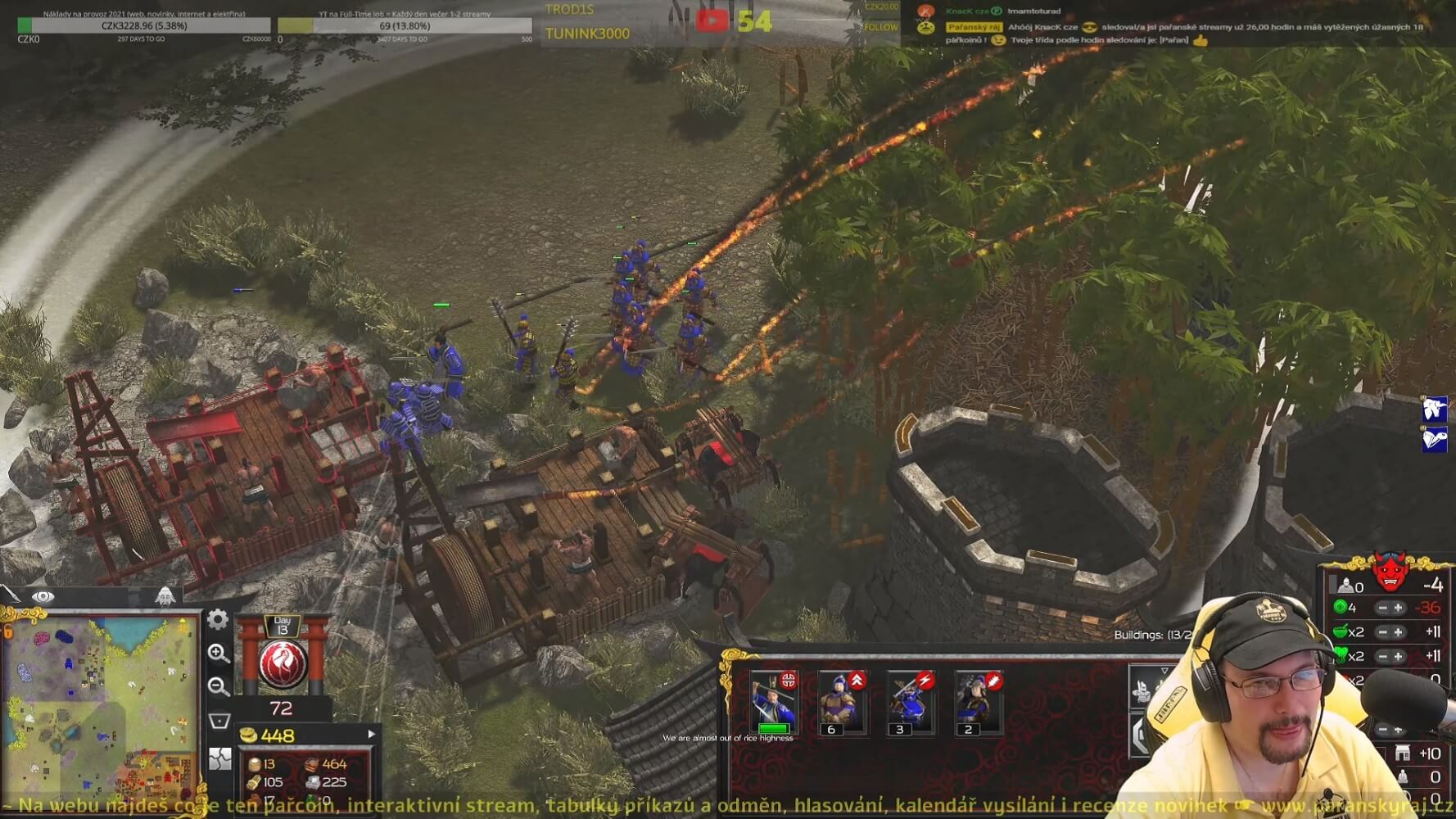Click the red crane clan emblem on the torii gate
1456x819 pixels.
click(282, 662)
